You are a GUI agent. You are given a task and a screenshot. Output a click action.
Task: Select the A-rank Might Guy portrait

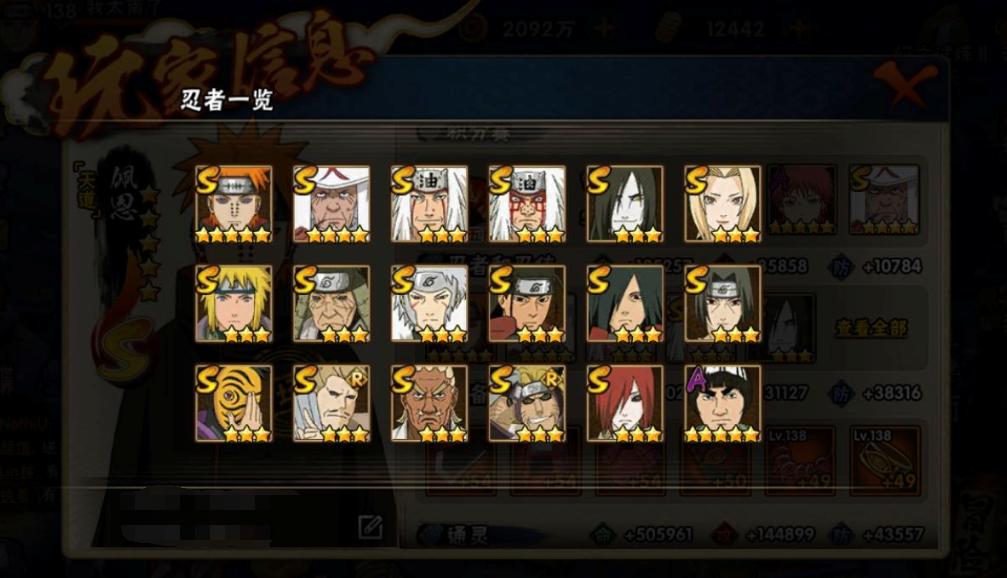723,403
